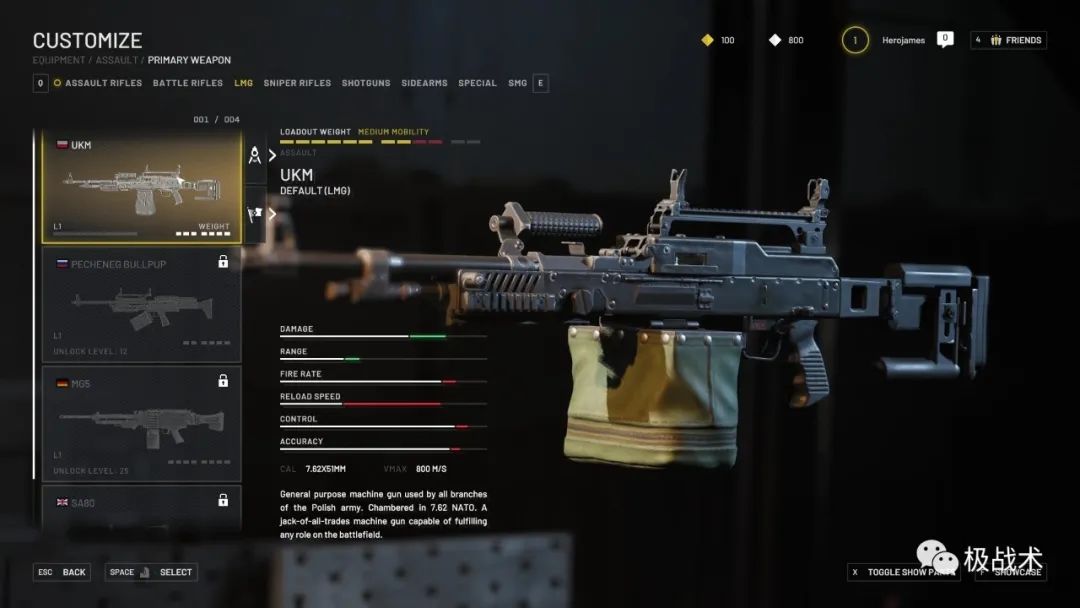Open the compass-shaped weapon customization icon
1080x608 pixels.
(x=255, y=155)
